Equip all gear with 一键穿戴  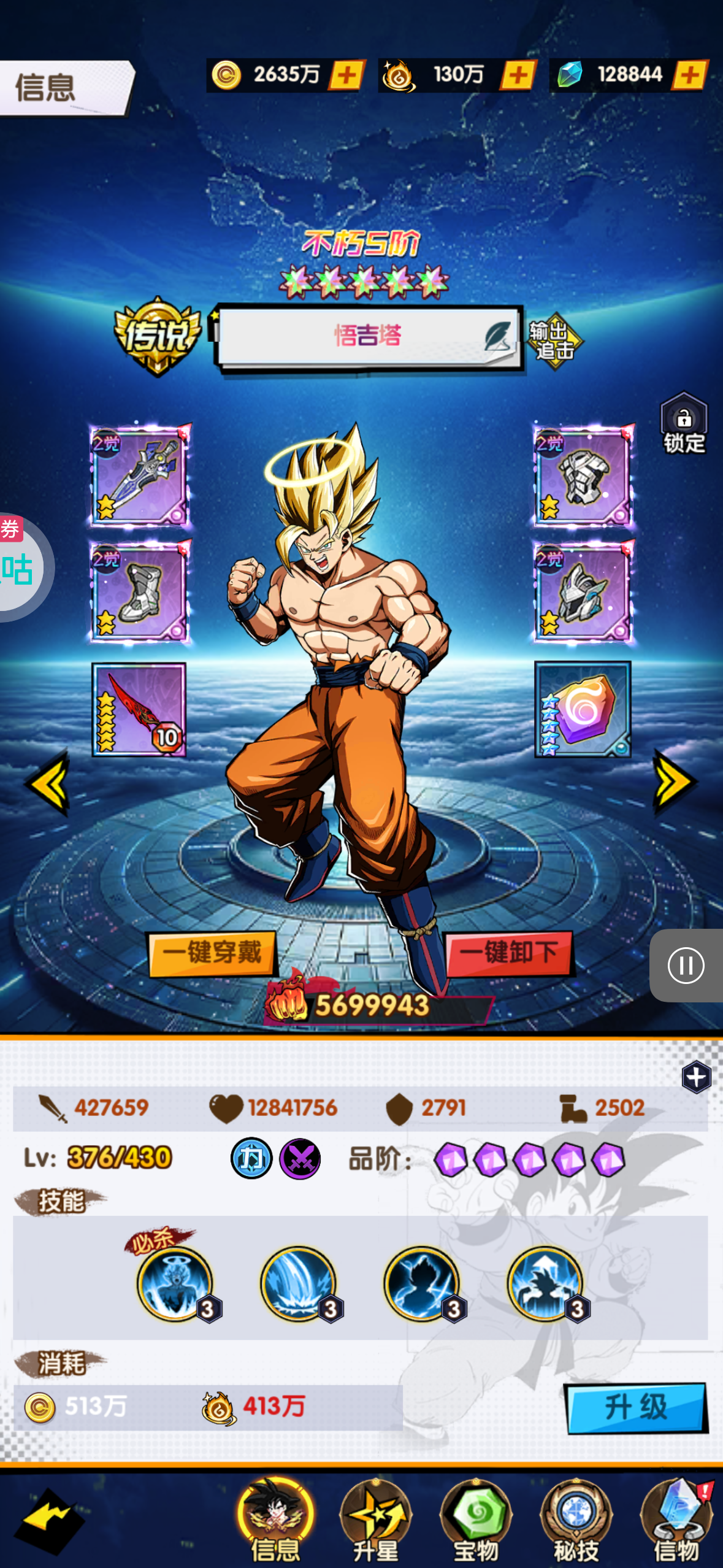[212, 953]
